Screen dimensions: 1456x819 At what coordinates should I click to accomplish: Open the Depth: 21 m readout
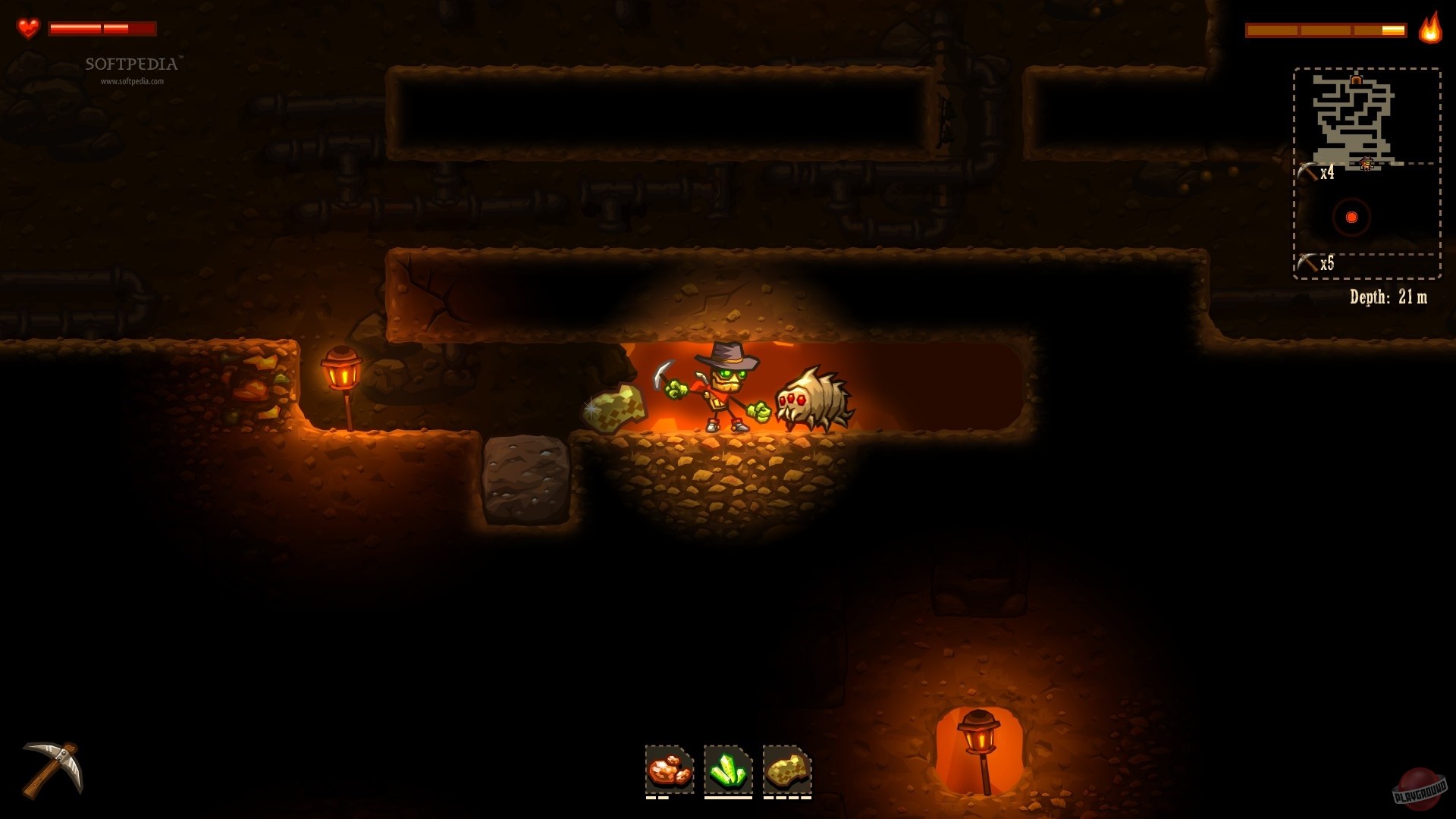[1387, 298]
